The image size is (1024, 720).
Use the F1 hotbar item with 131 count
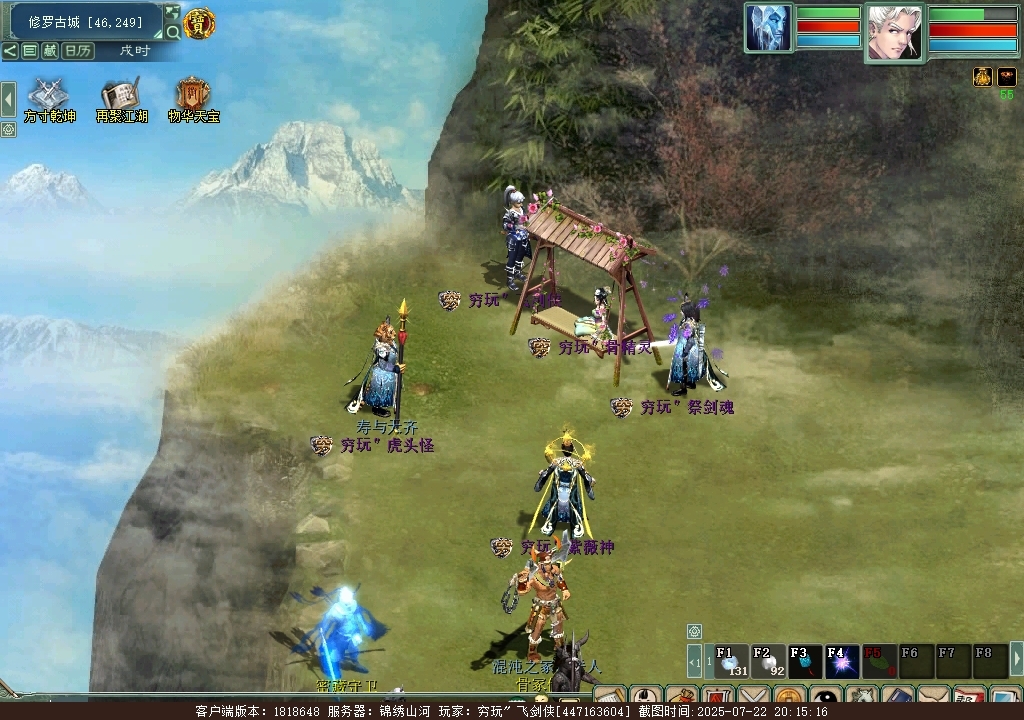tap(731, 661)
